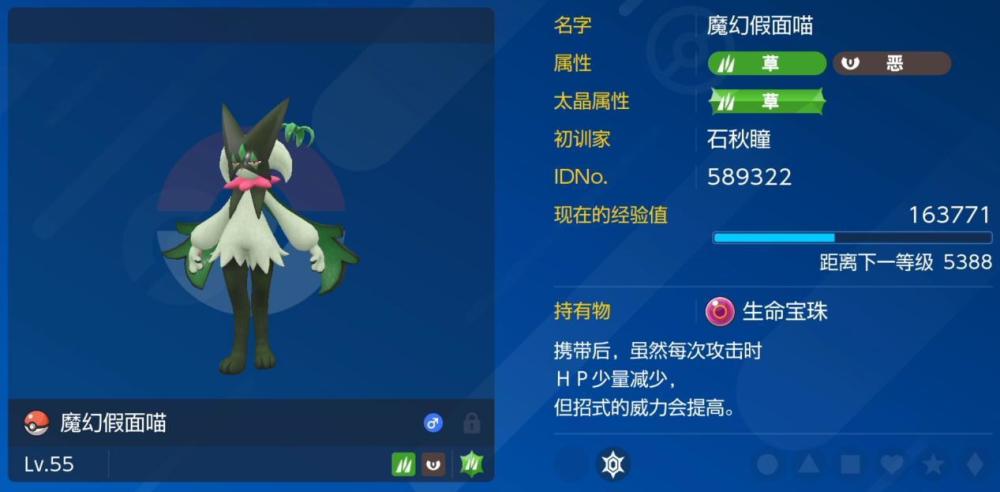1000x492 pixels.
Task: Click the padlock icon beside the name
Action: [471, 424]
